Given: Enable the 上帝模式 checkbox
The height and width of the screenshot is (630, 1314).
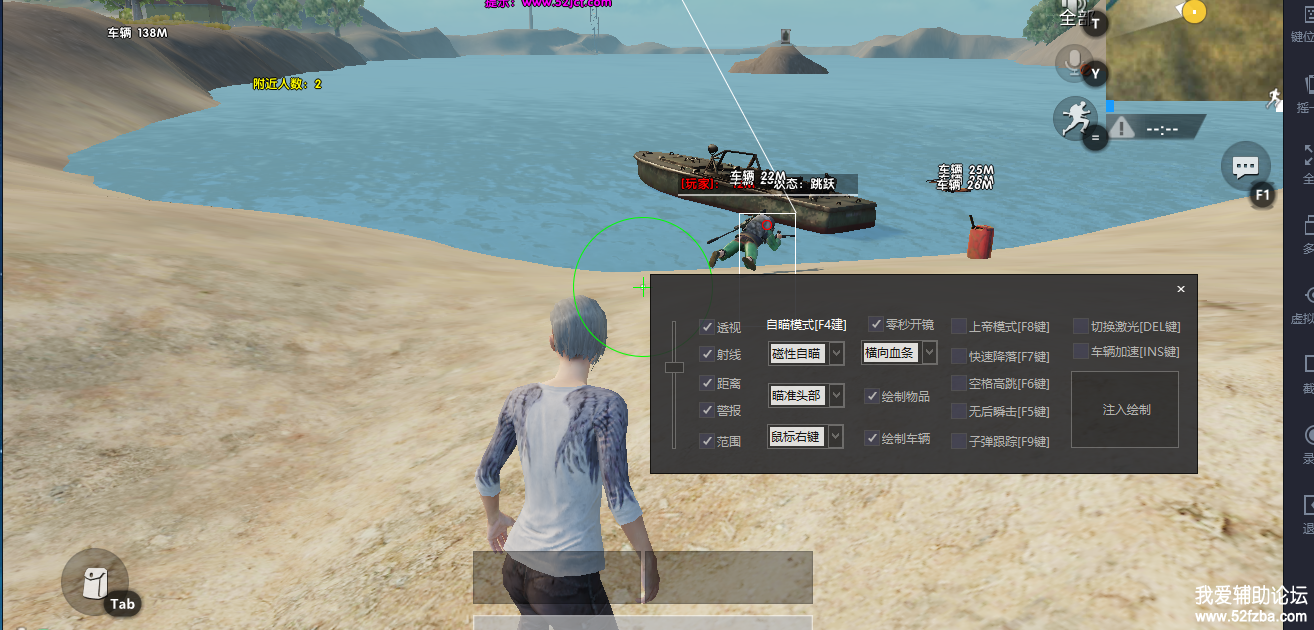Looking at the screenshot, I should [x=959, y=326].
